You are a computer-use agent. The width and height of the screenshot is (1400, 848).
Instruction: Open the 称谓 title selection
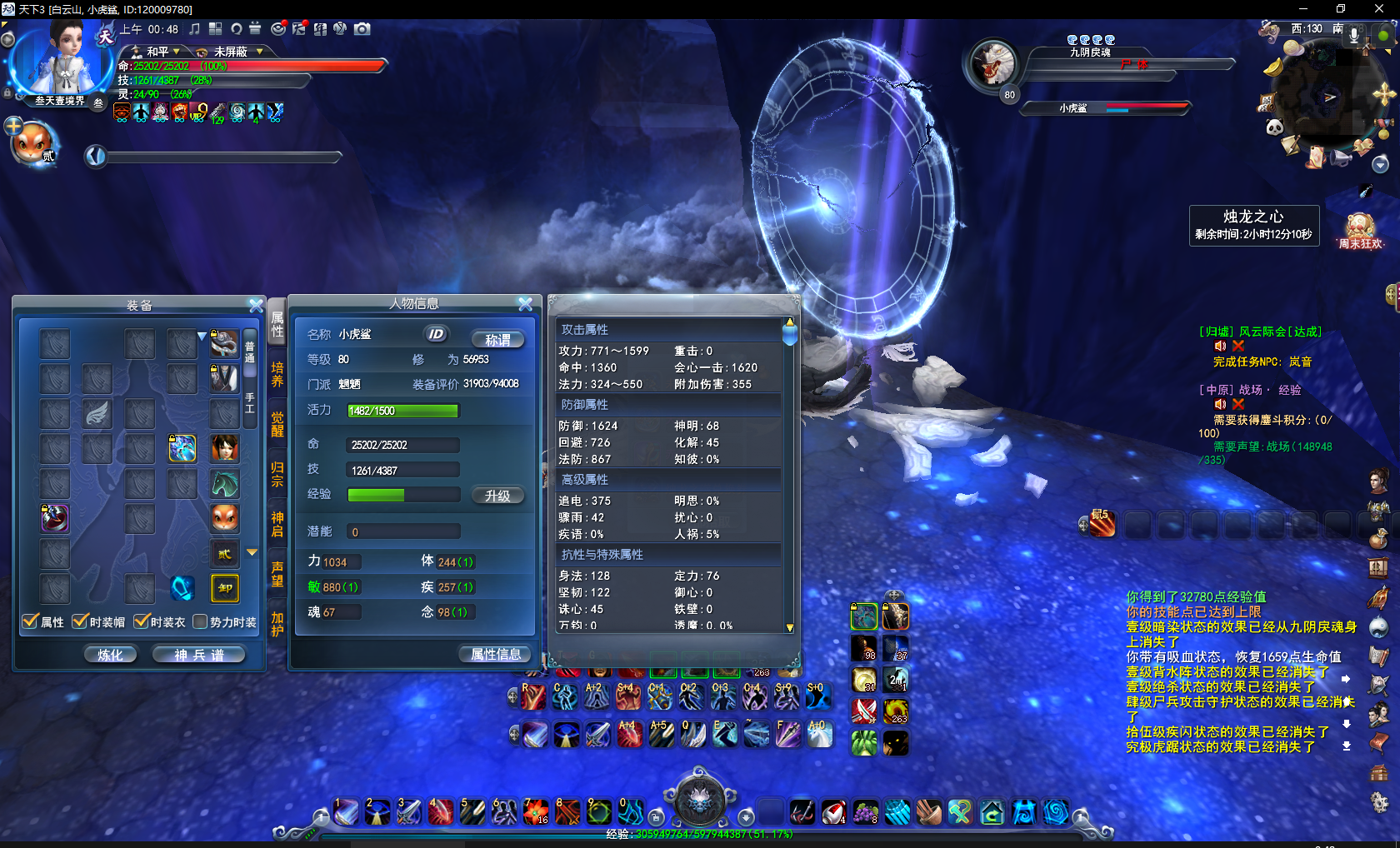[x=497, y=340]
